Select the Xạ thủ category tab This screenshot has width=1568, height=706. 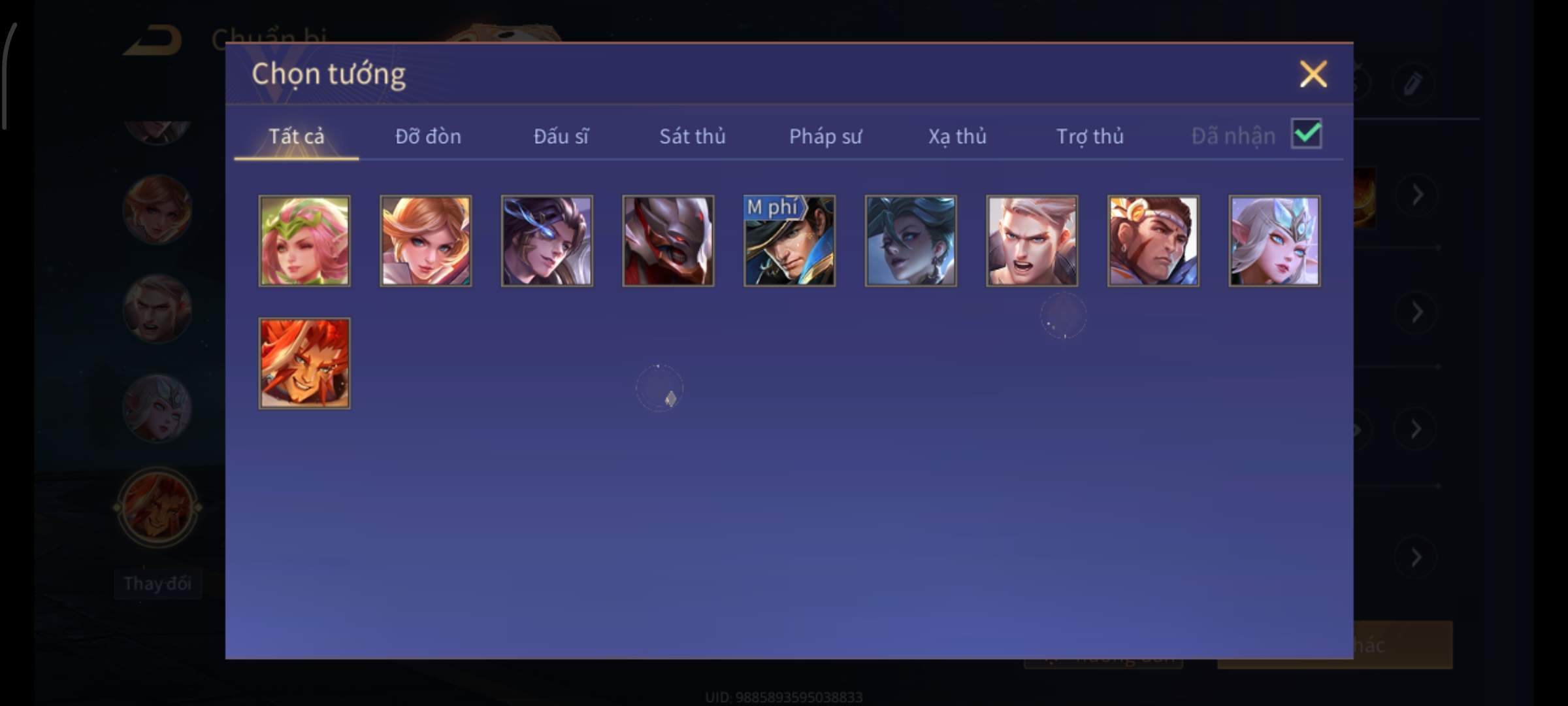(957, 136)
